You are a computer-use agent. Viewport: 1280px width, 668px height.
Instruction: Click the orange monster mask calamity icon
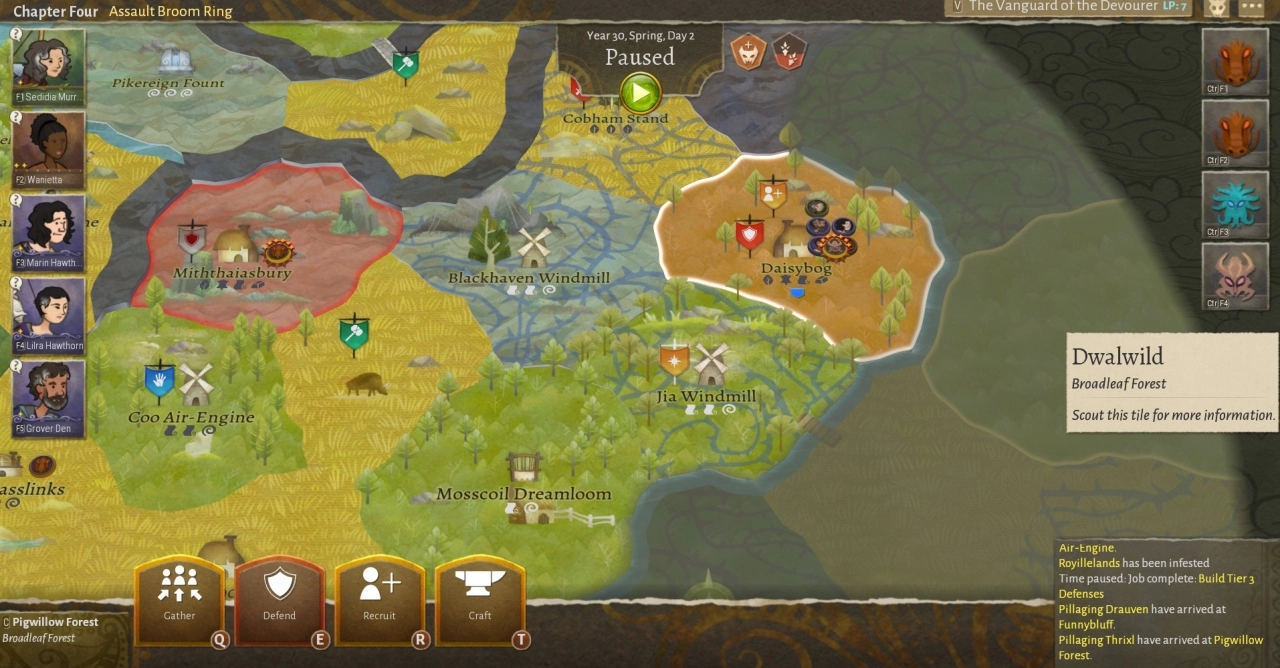(747, 50)
